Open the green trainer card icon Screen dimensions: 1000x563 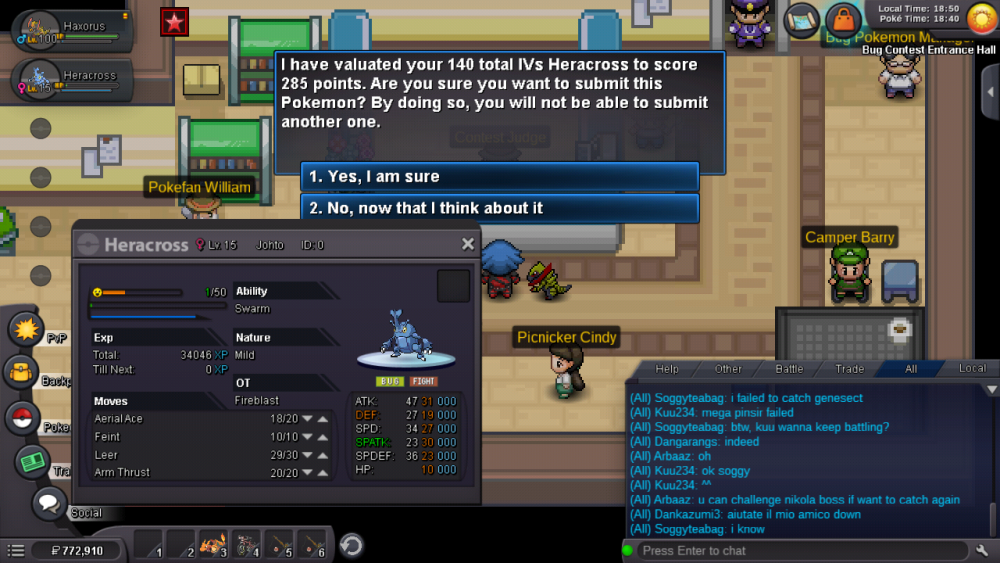[32, 461]
